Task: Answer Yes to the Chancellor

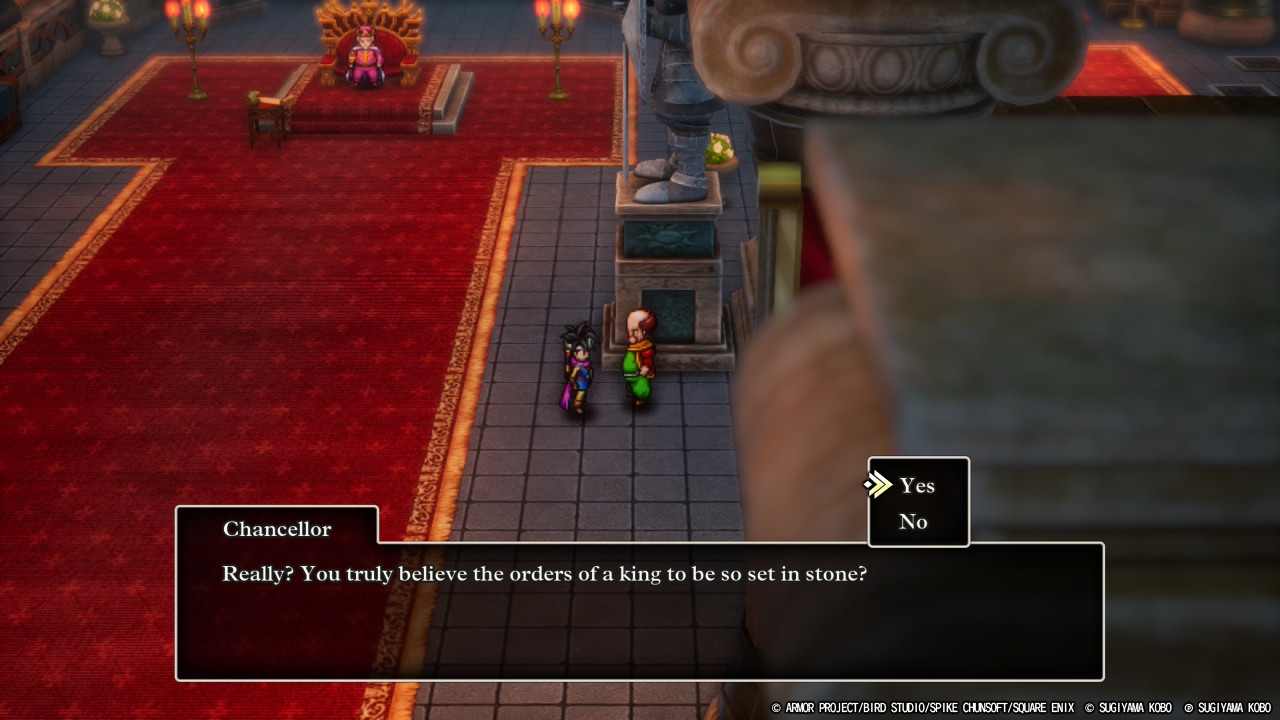Action: coord(917,486)
